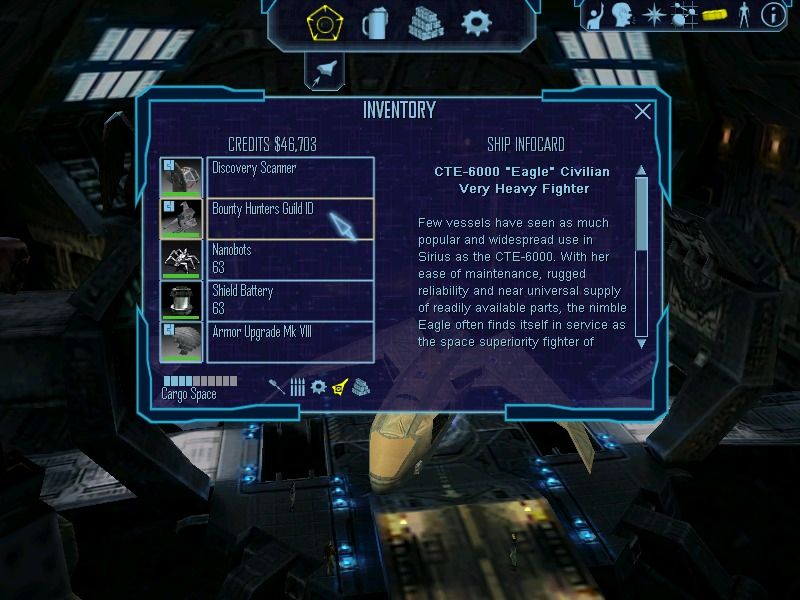This screenshot has height=600, width=800.
Task: Filter inventory by internal equipment gear
Action: click(x=318, y=387)
